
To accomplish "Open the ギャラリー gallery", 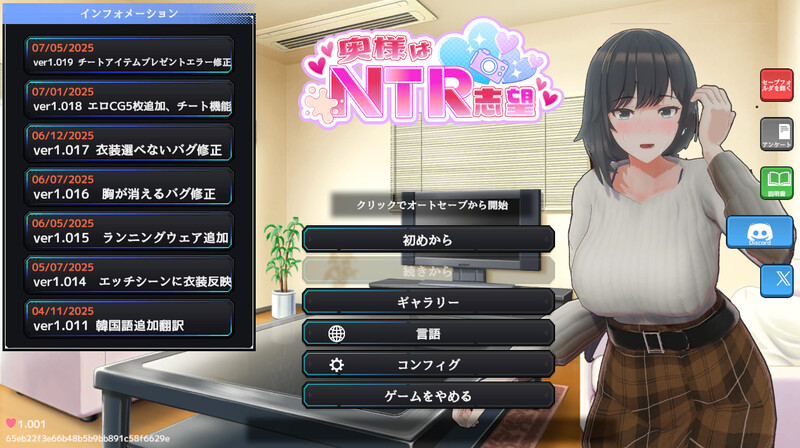I will coord(428,302).
